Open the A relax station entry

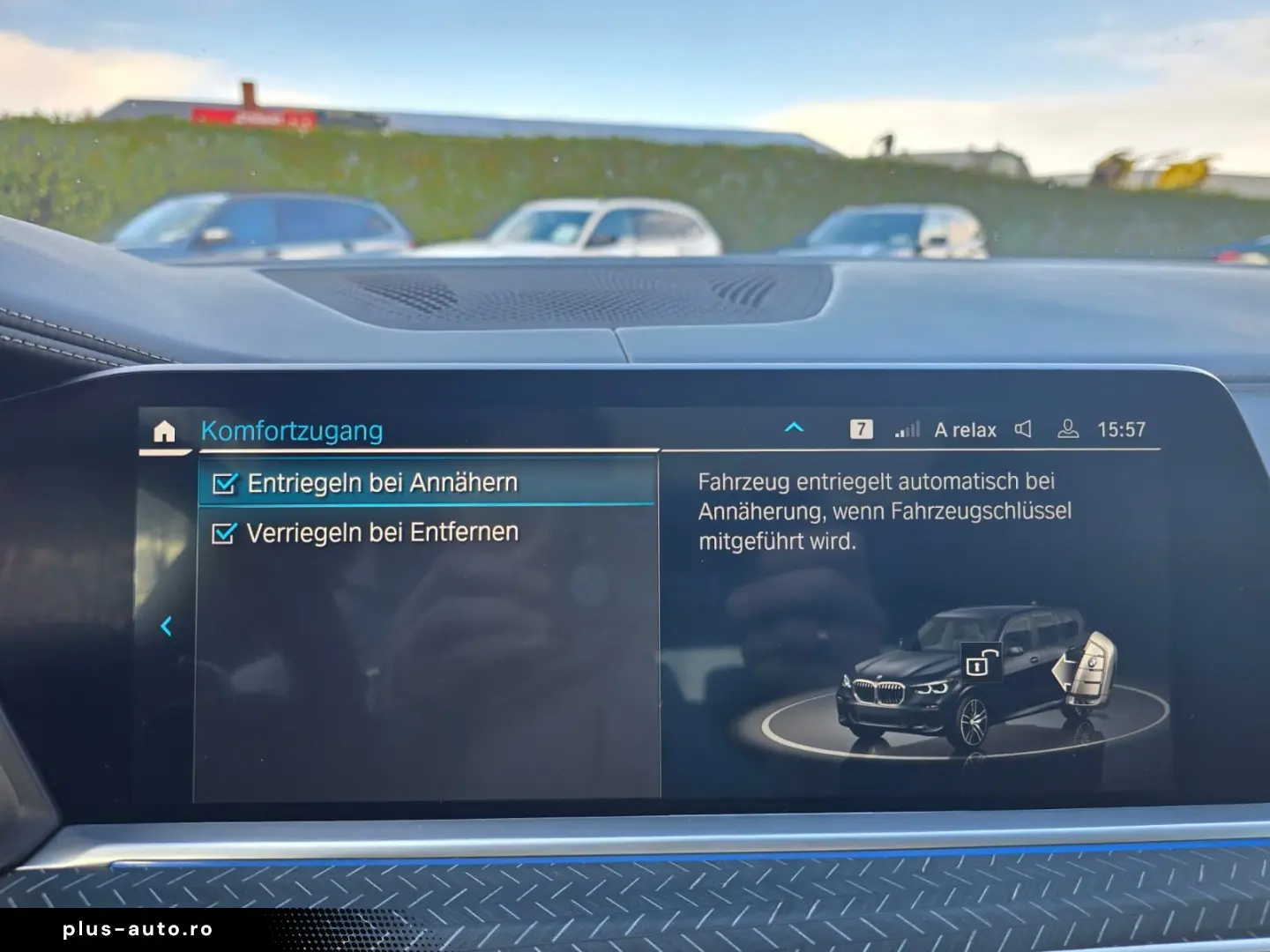click(x=965, y=430)
